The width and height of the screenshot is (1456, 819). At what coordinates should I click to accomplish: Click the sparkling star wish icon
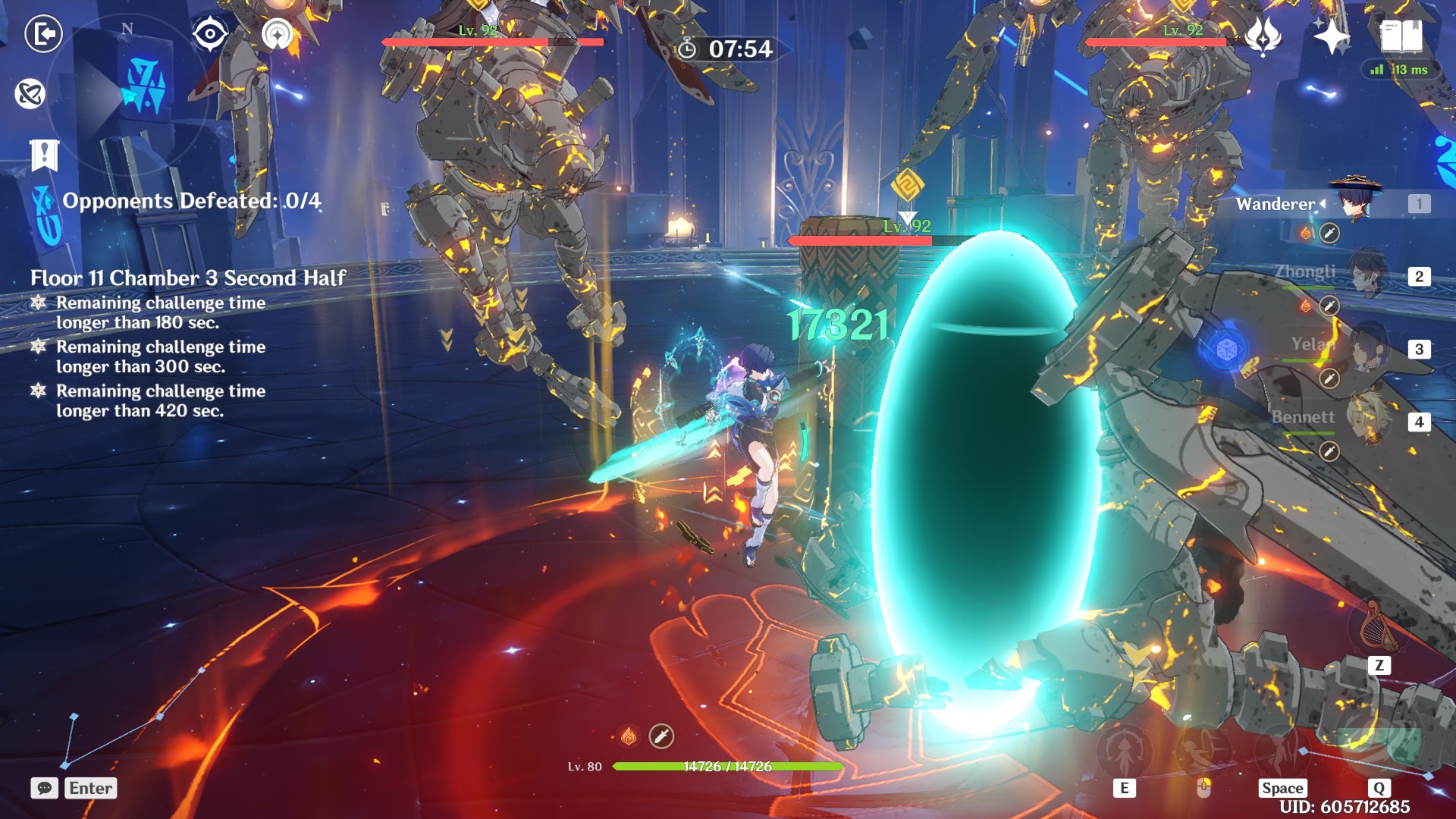[1332, 34]
